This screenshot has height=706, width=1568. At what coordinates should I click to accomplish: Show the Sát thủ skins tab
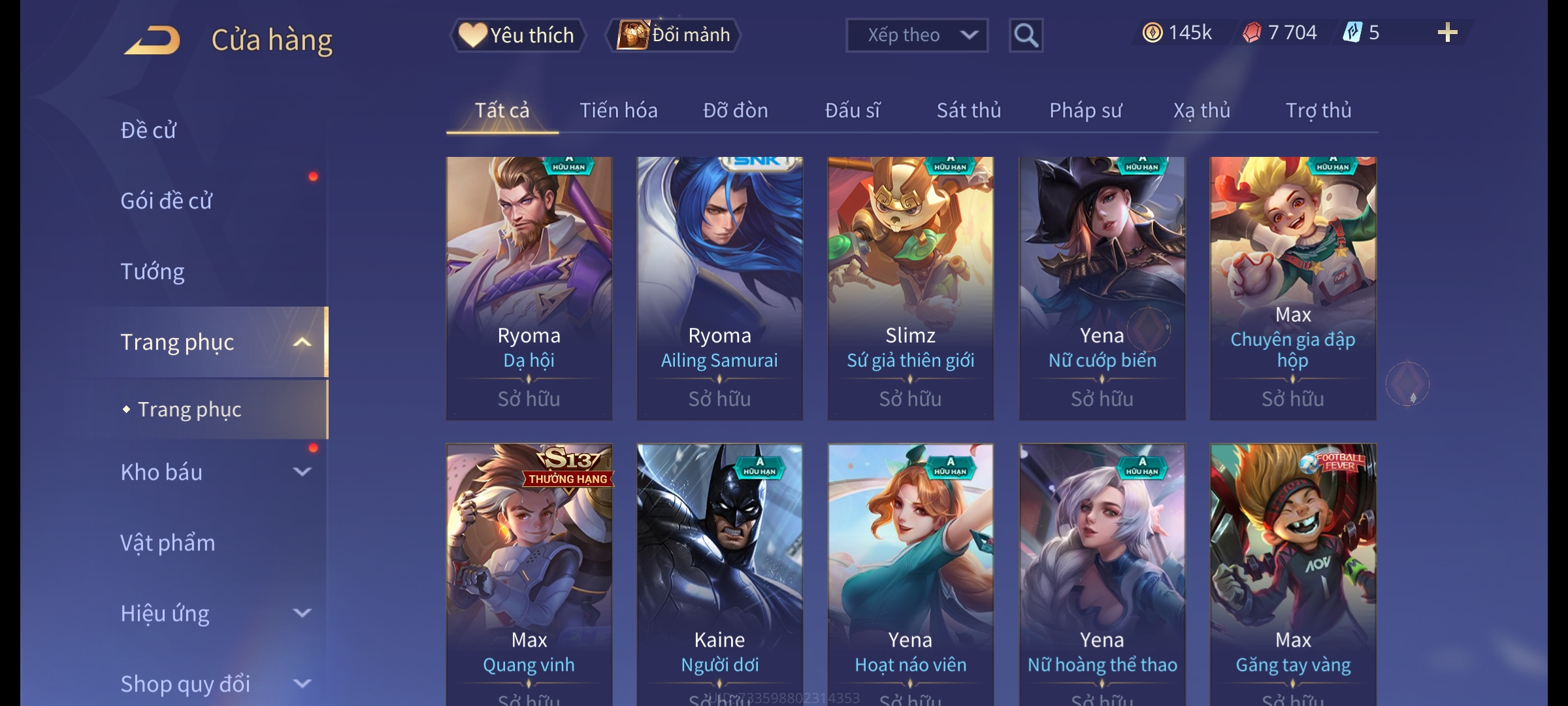pos(968,110)
